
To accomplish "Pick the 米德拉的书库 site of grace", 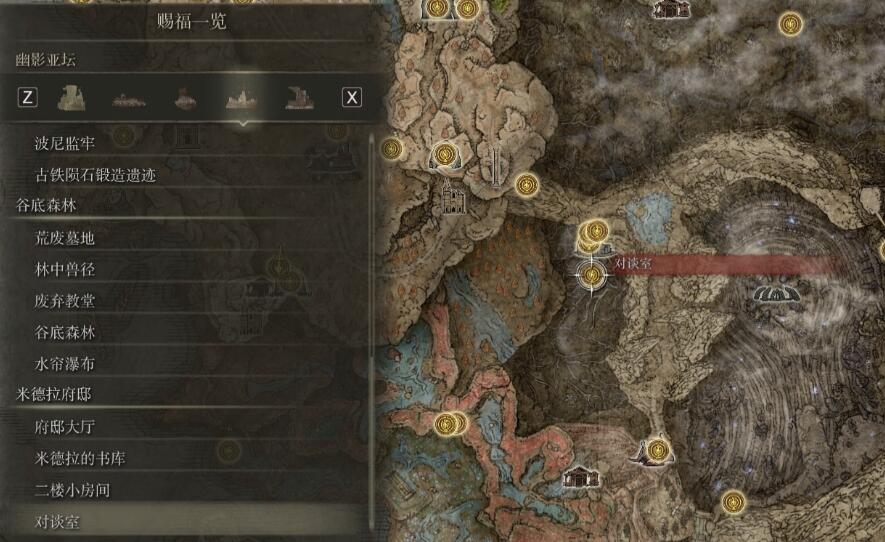I will tap(79, 459).
